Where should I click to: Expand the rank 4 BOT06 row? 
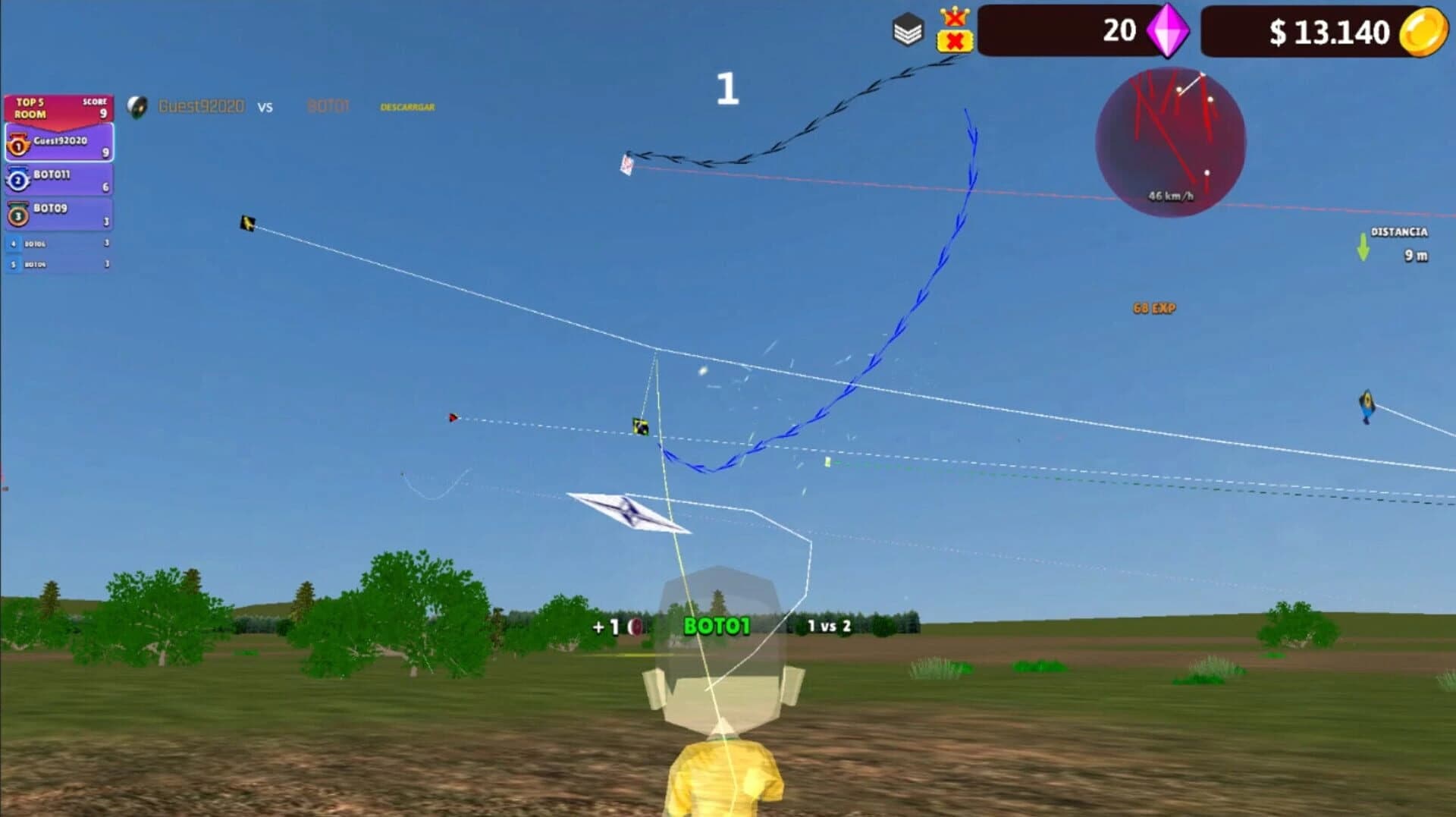pyautogui.click(x=58, y=244)
